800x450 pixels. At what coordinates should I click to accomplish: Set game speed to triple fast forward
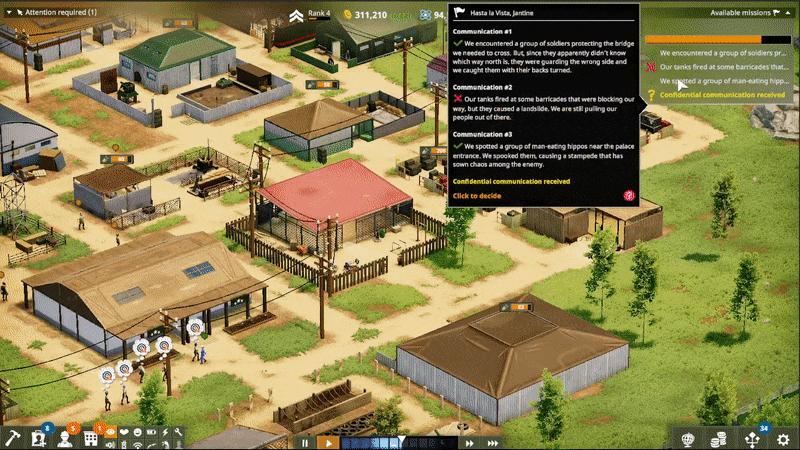(492, 442)
